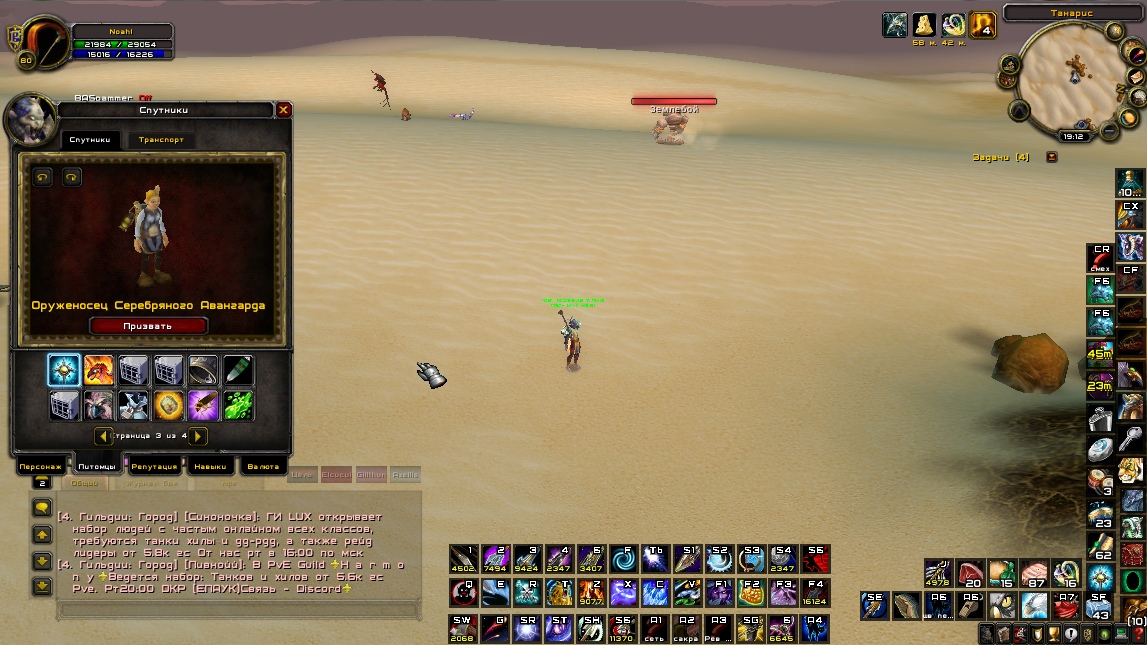The image size is (1147, 645).
Task: Open the Навыки tab
Action: click(x=209, y=466)
